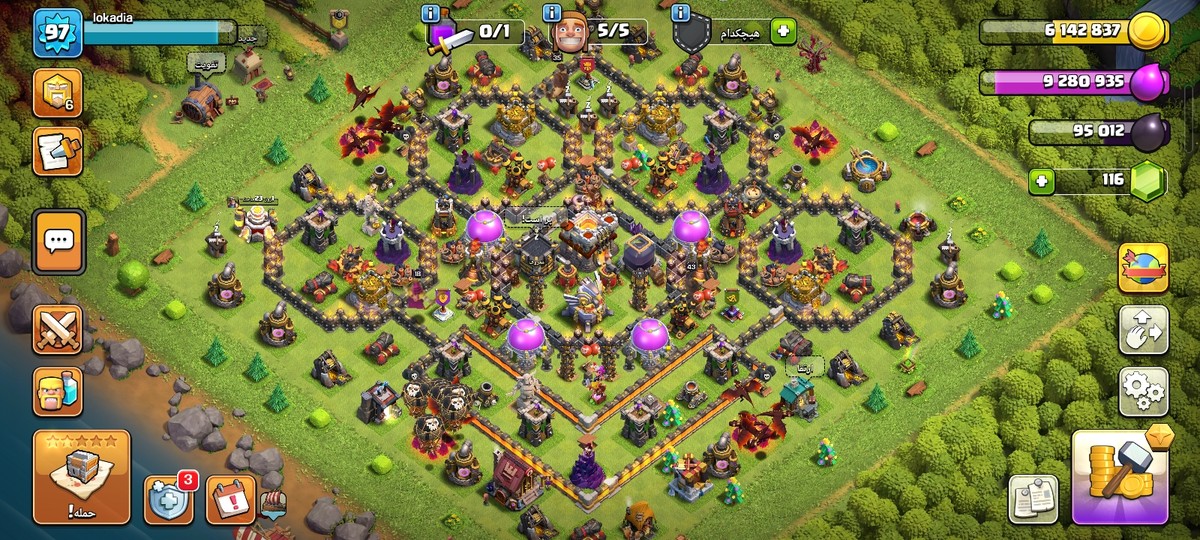Screen dimensions: 1200x540
Task: Open the calendar events button
Action: click(230, 498)
